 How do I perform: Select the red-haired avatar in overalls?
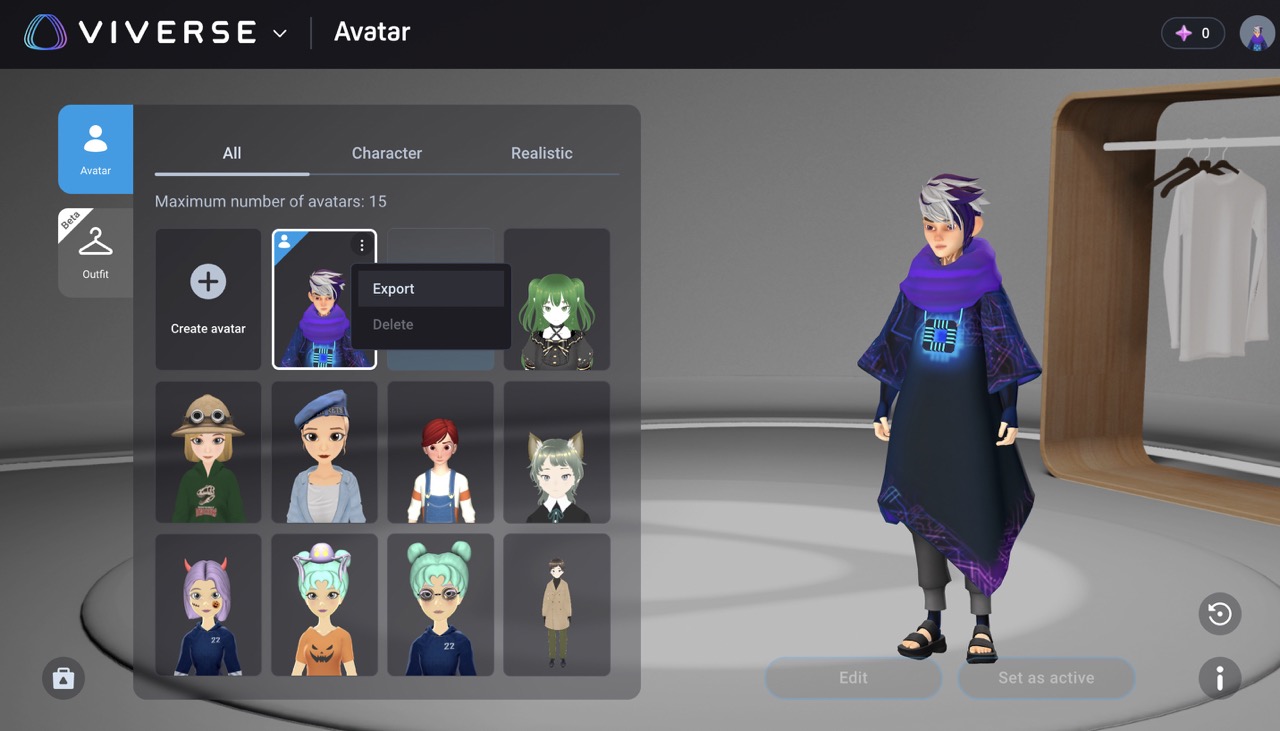(440, 452)
